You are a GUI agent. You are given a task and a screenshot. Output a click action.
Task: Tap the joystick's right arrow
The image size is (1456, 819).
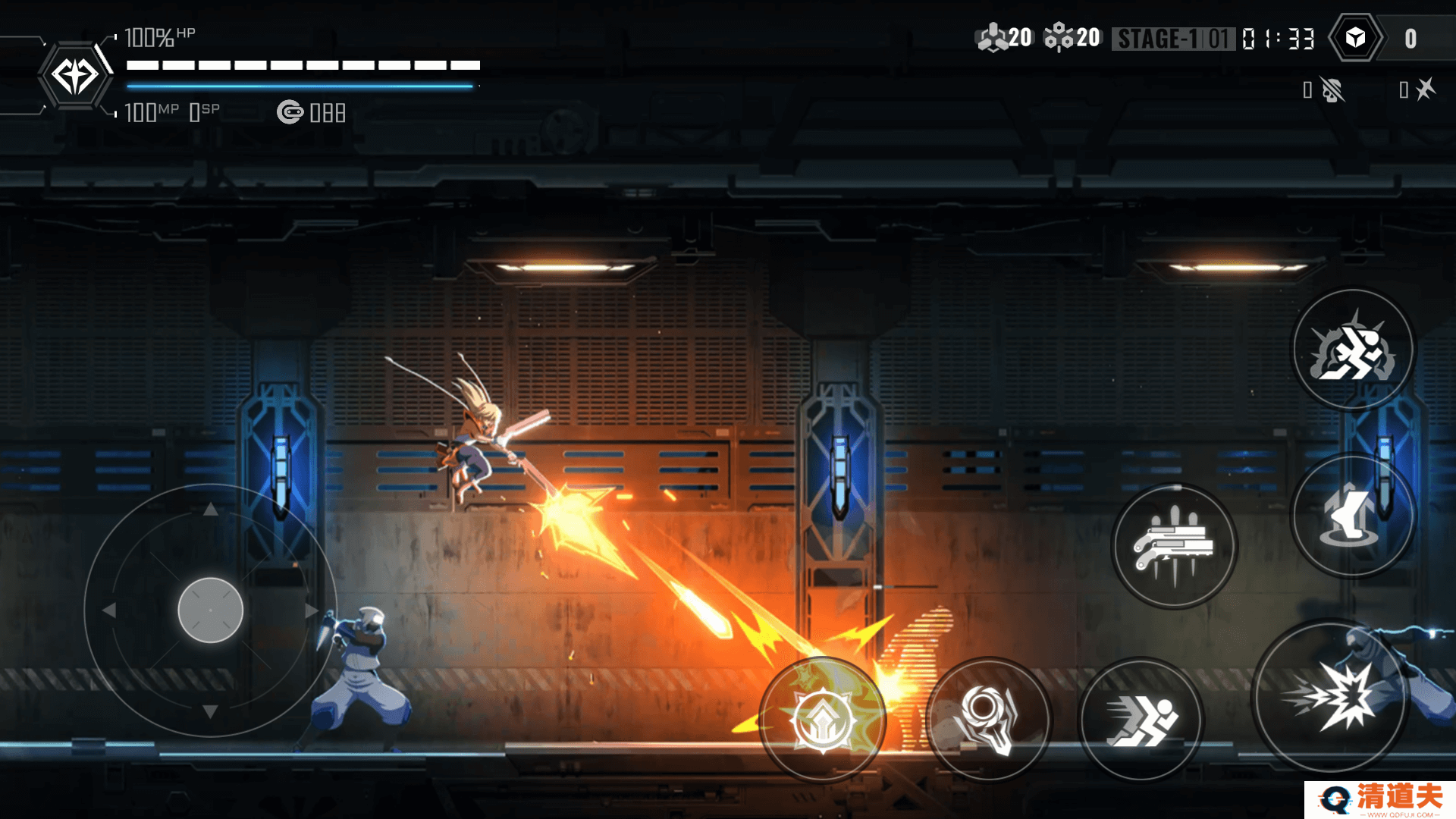click(x=311, y=610)
